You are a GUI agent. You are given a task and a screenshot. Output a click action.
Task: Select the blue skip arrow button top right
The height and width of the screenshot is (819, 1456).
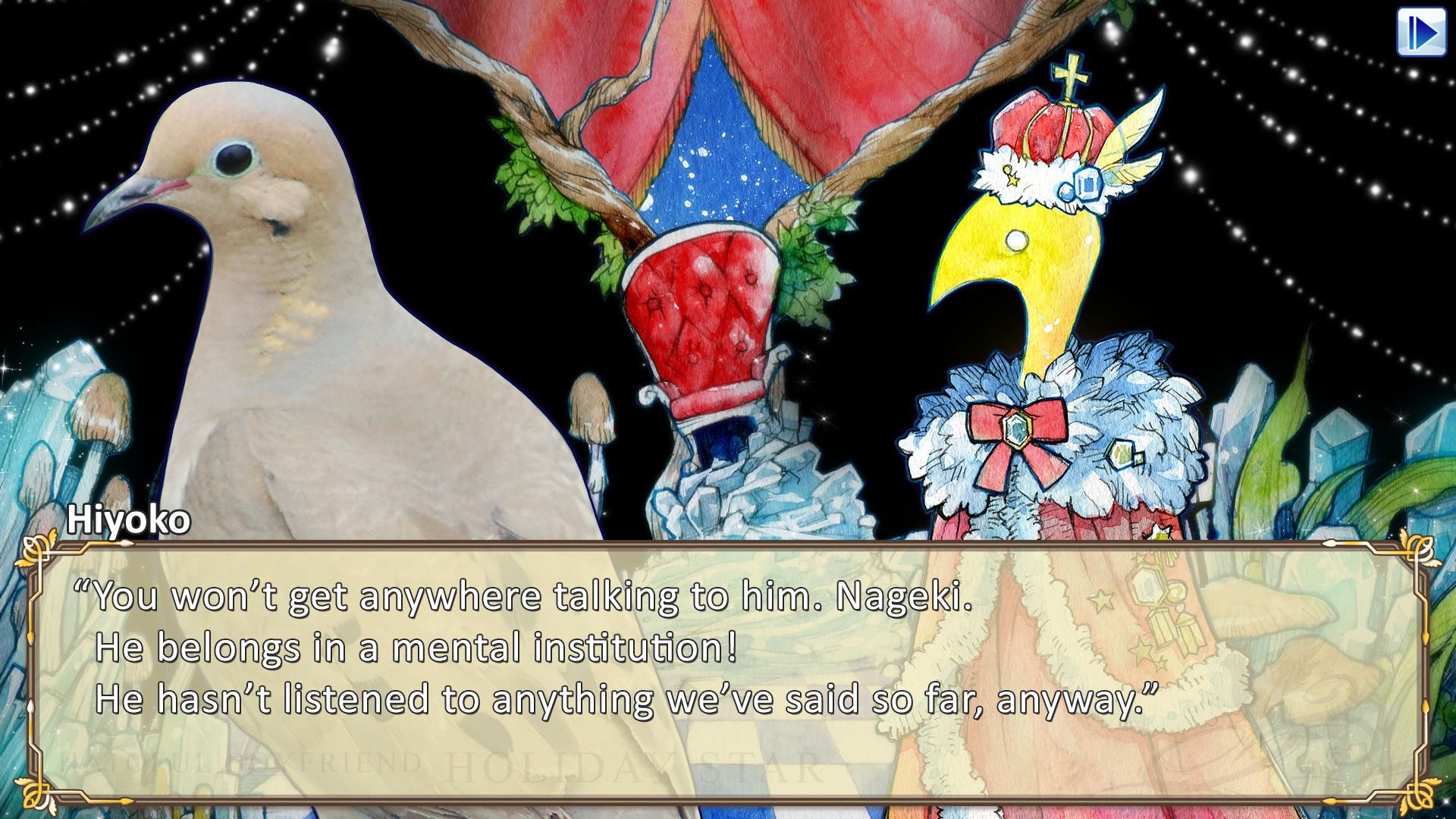[x=1423, y=32]
